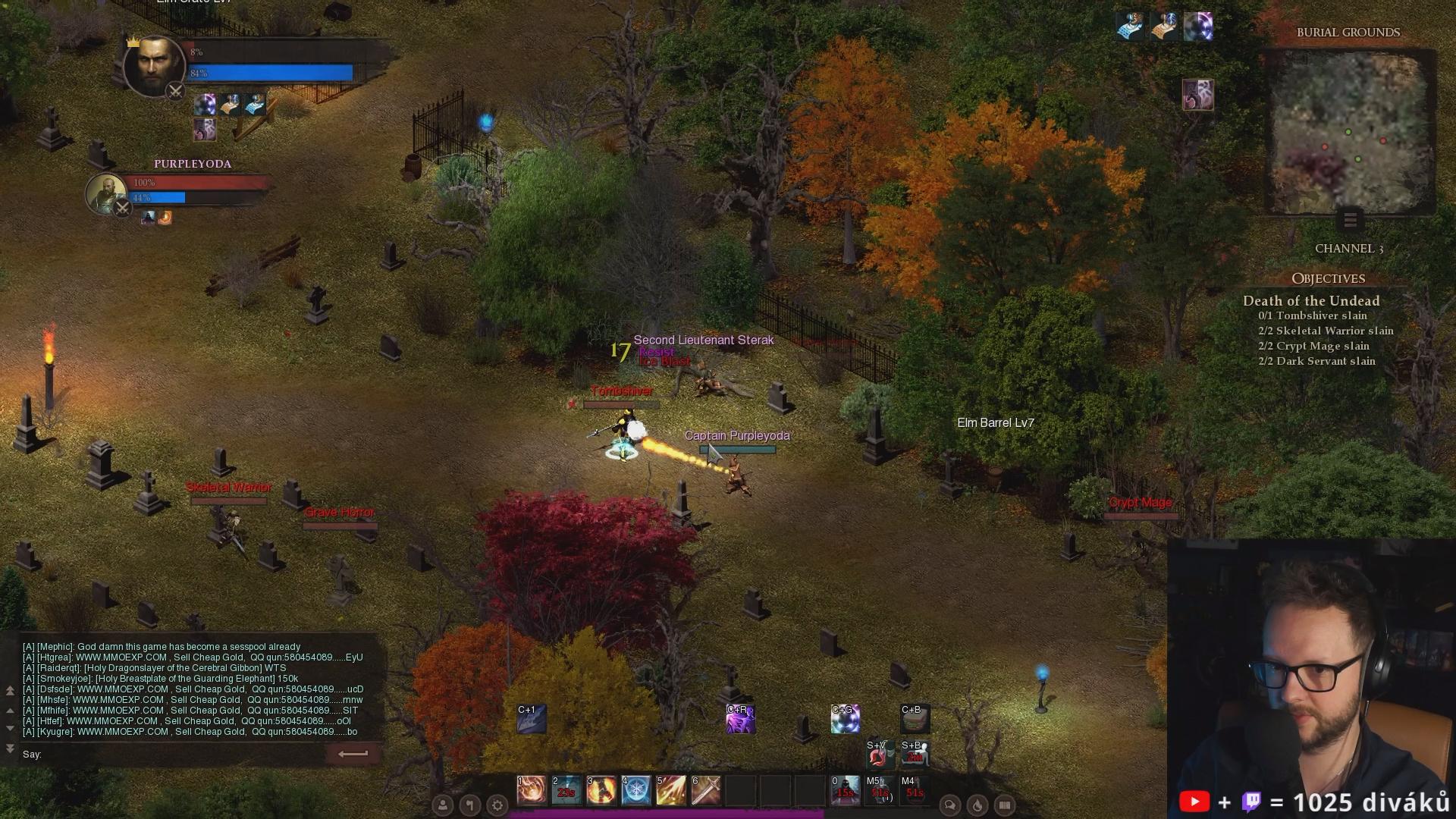Open the chat bubbles social button

[949, 805]
